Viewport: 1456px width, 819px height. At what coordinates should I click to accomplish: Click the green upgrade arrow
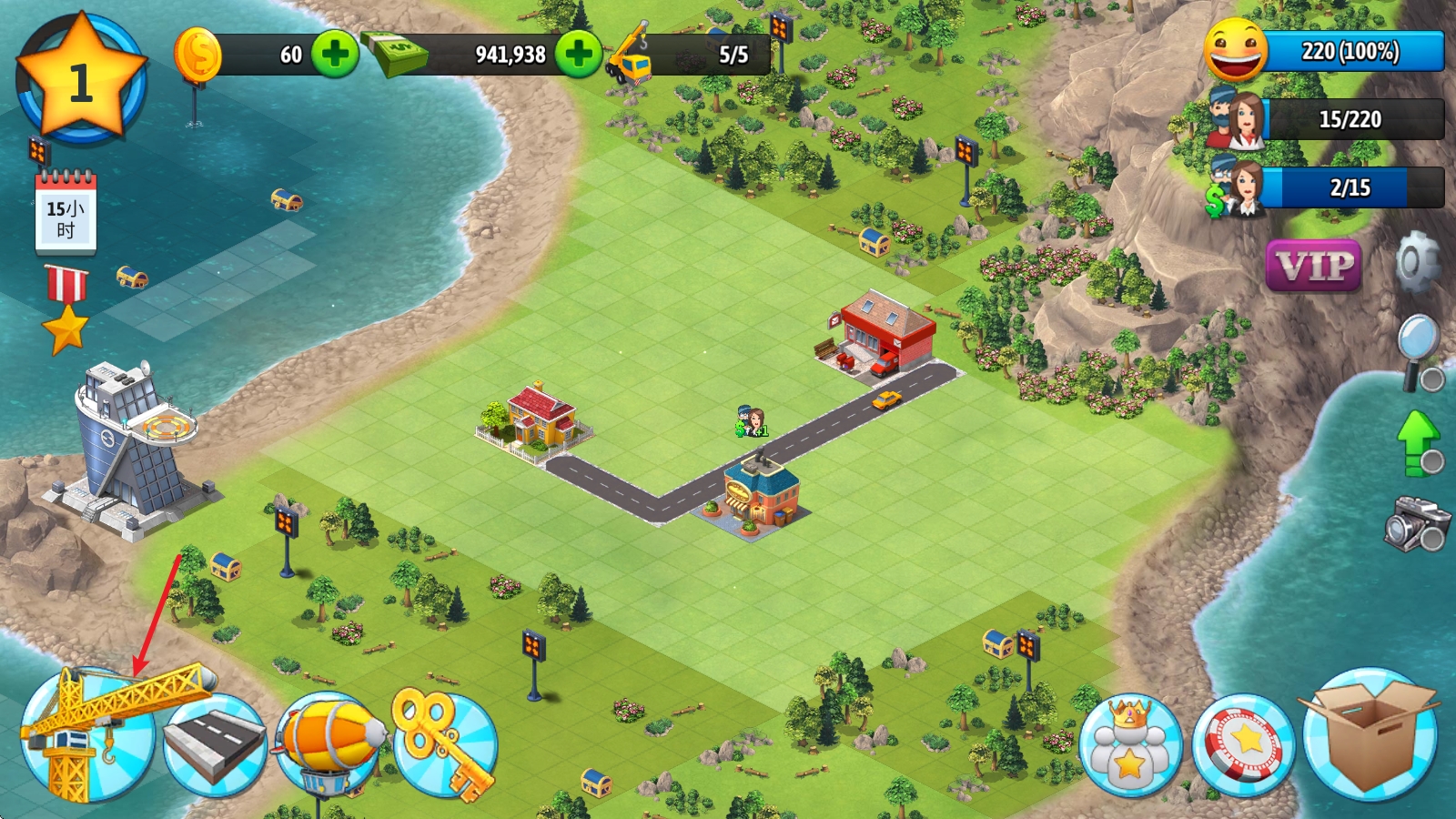coord(1418,442)
